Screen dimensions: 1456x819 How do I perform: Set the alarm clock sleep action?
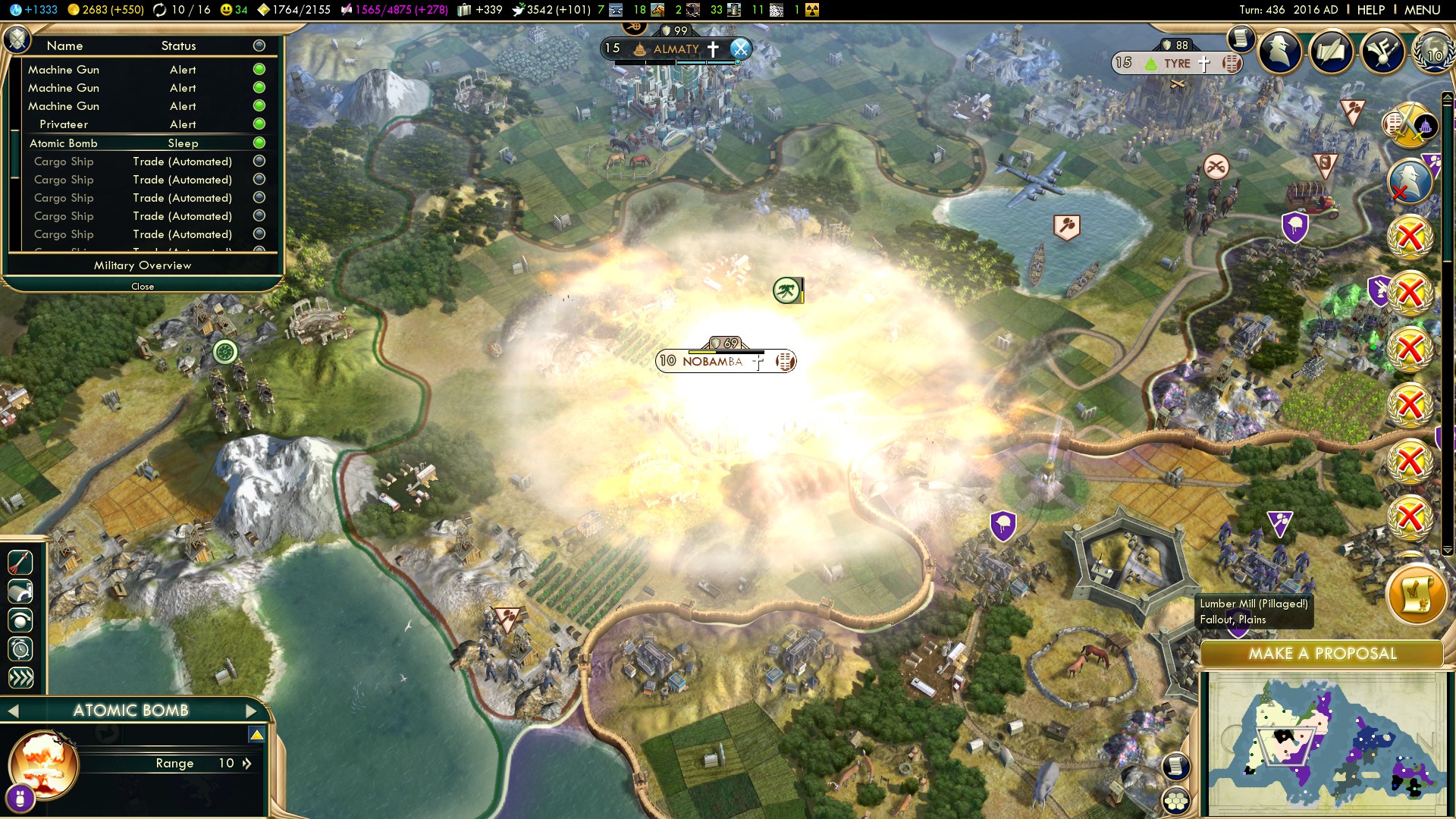pyautogui.click(x=20, y=649)
